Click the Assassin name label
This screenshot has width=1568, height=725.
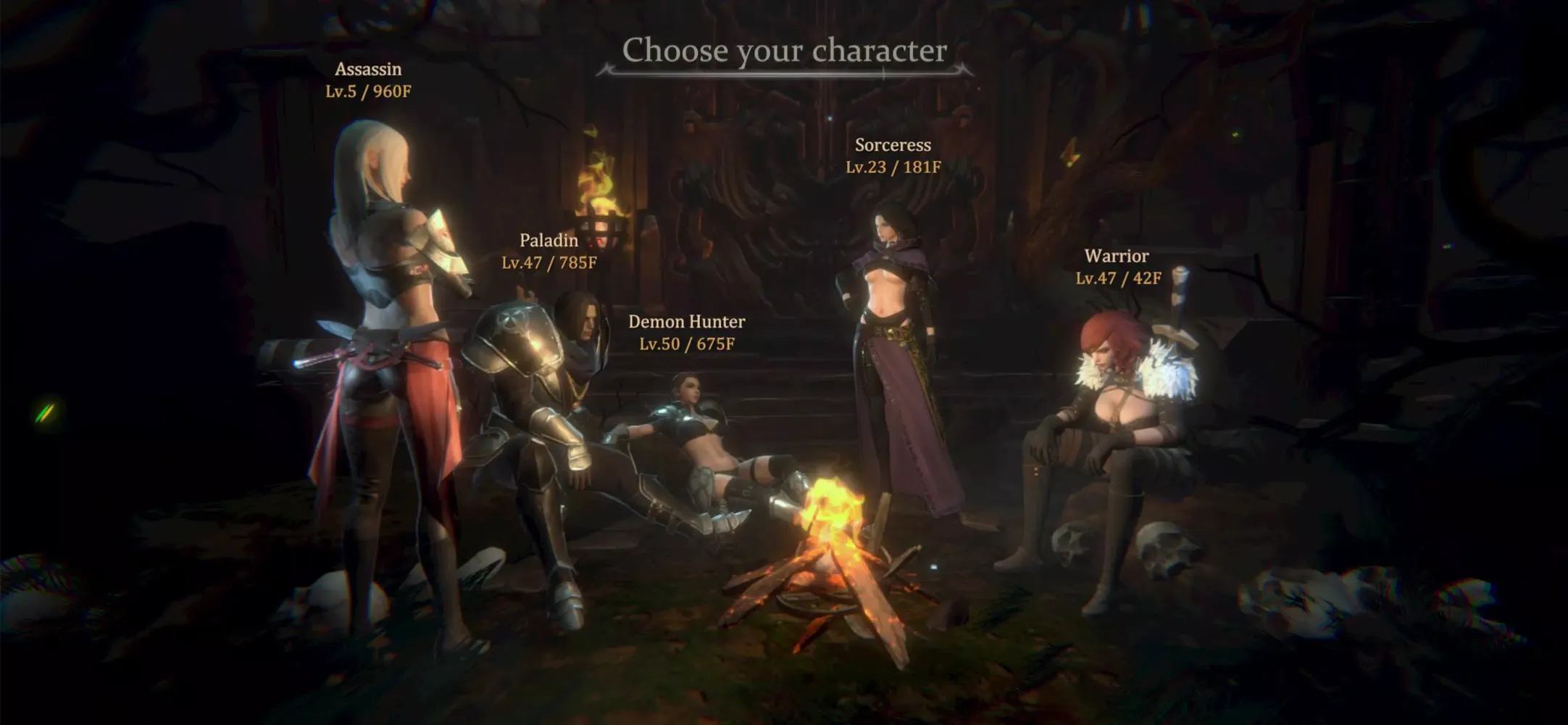tap(368, 70)
